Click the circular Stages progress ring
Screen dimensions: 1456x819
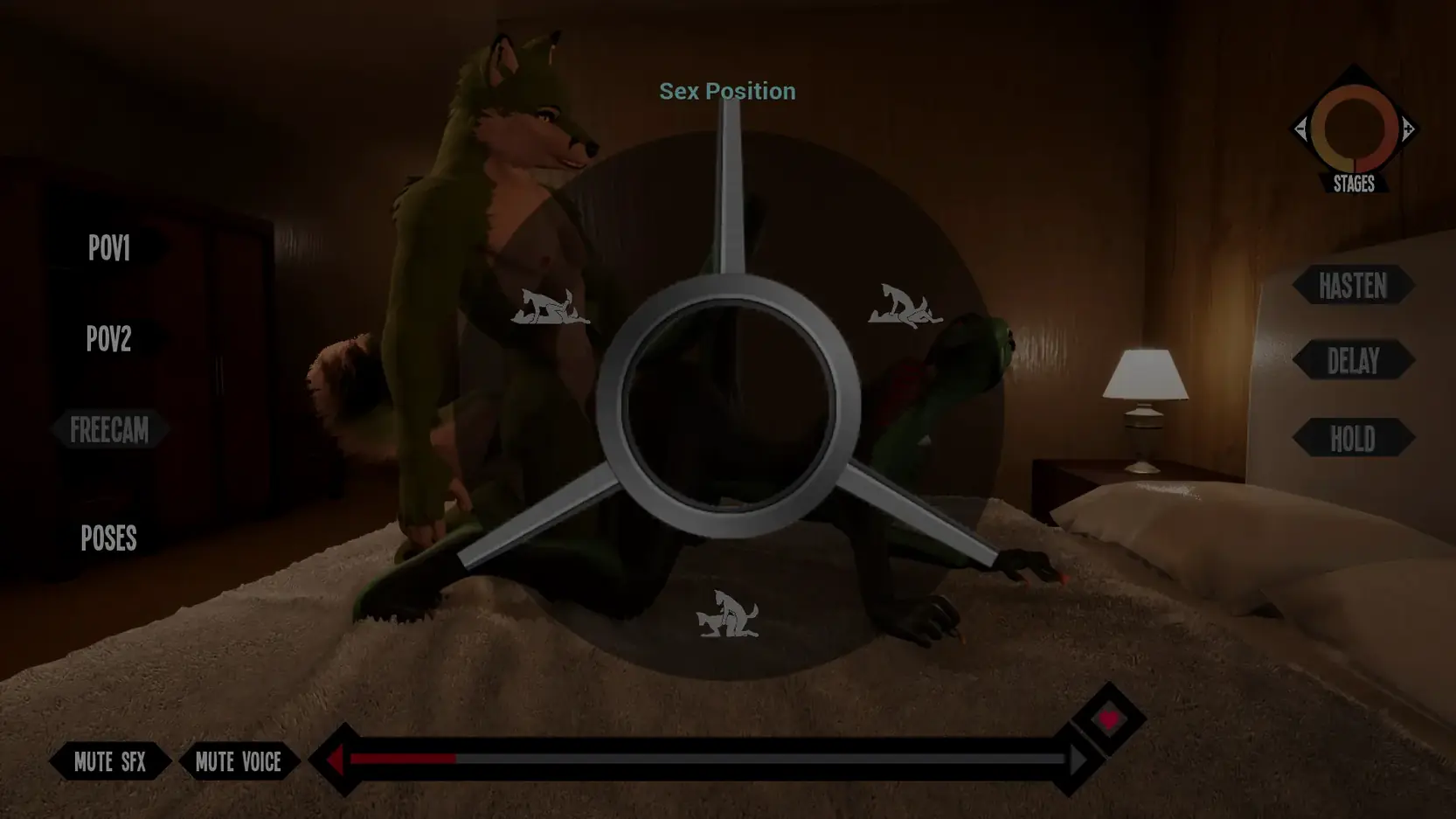click(x=1355, y=129)
